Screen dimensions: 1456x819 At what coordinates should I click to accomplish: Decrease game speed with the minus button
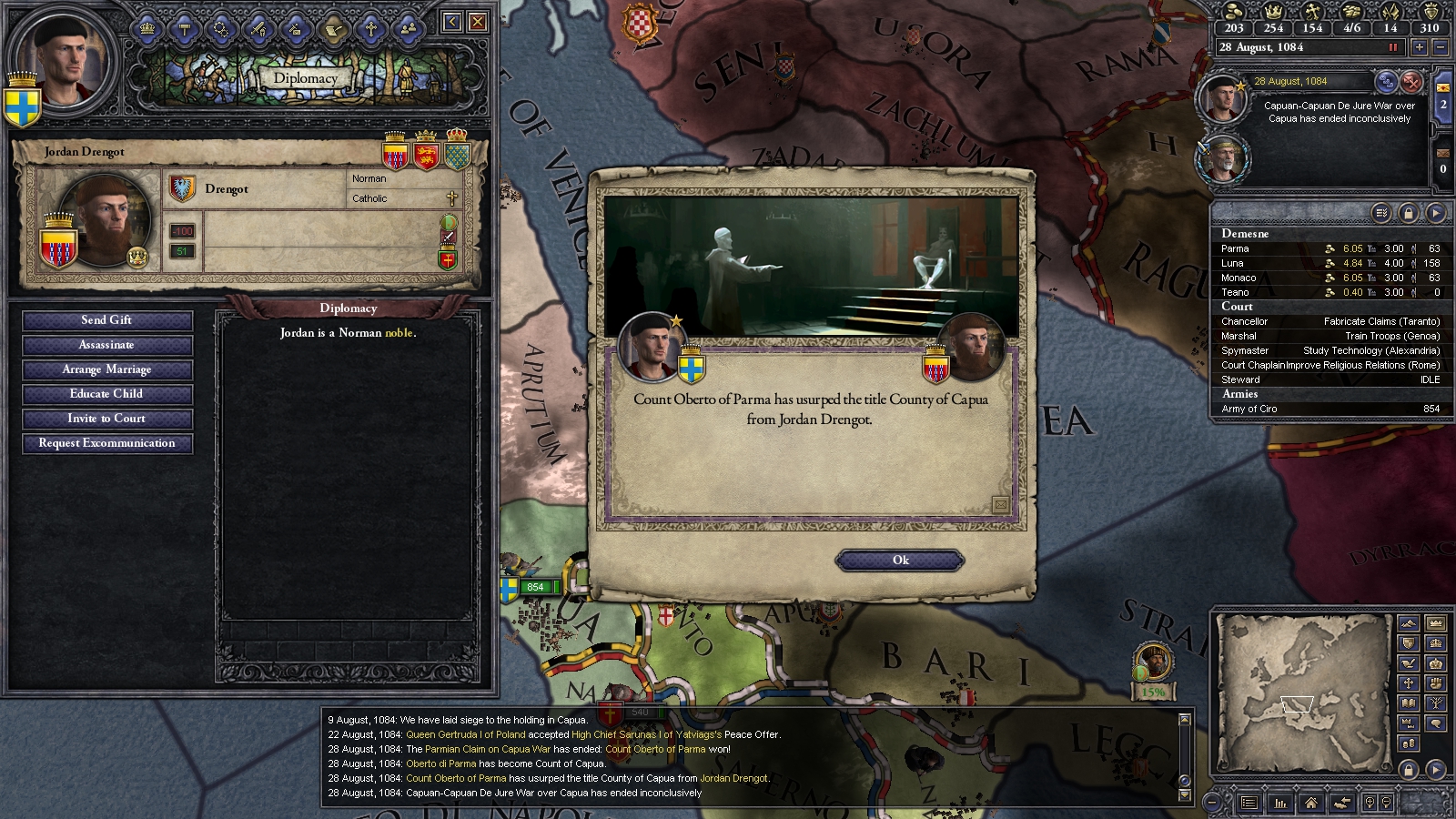pyautogui.click(x=1440, y=47)
